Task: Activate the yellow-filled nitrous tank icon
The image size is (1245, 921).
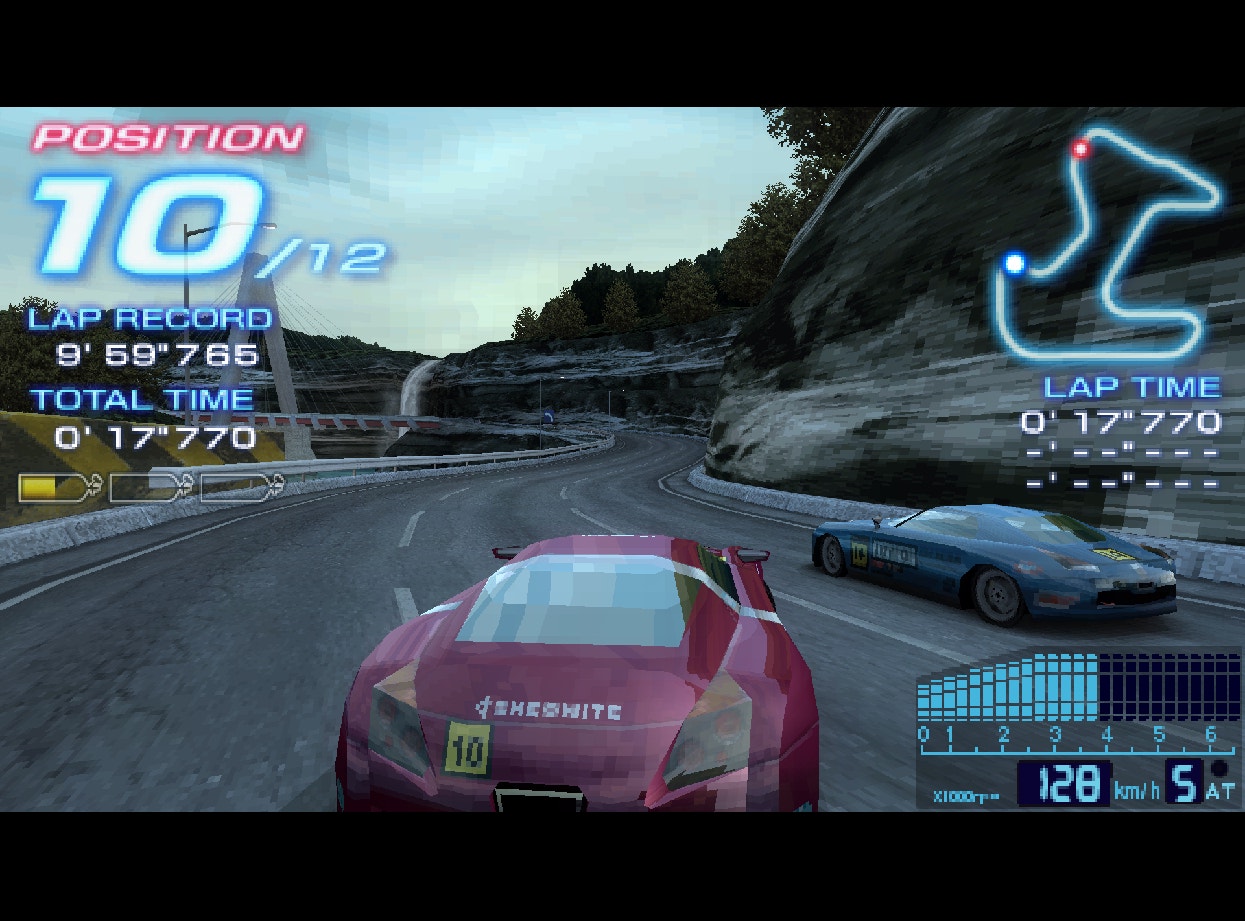Action: (x=58, y=487)
